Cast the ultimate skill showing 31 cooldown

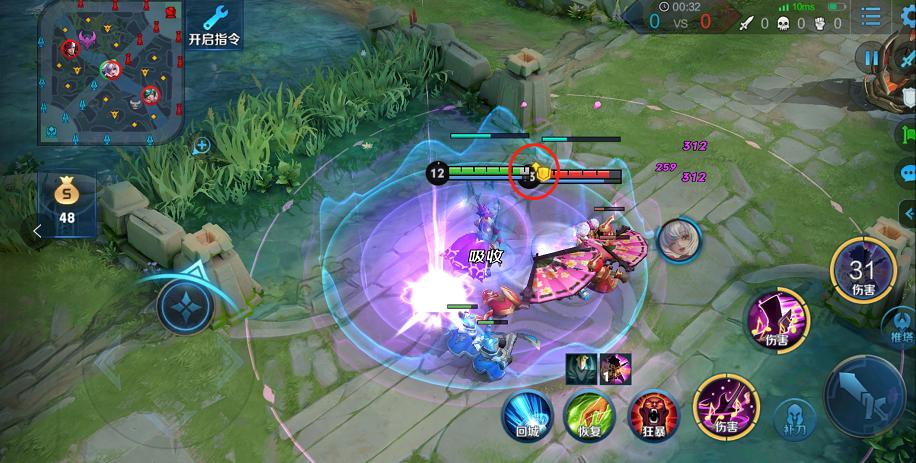[x=863, y=272]
